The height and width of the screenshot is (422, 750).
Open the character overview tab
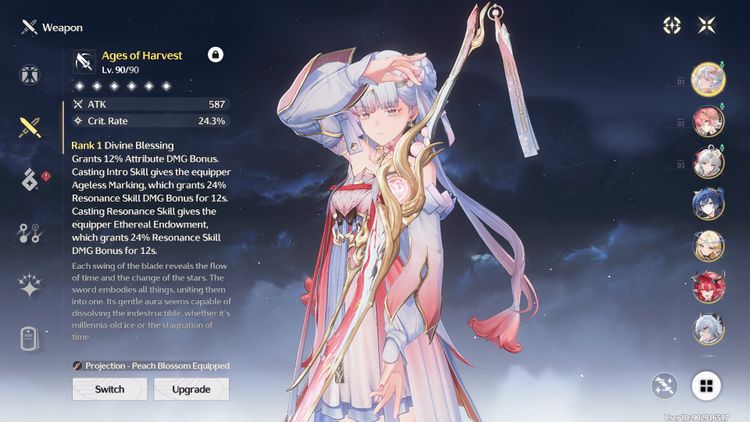coord(30,74)
